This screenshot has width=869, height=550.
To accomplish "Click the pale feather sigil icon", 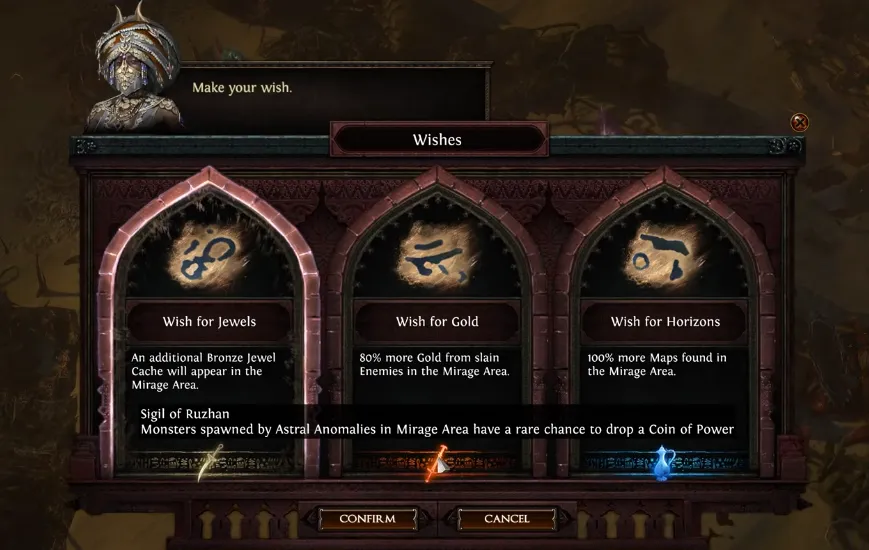I will 210,464.
